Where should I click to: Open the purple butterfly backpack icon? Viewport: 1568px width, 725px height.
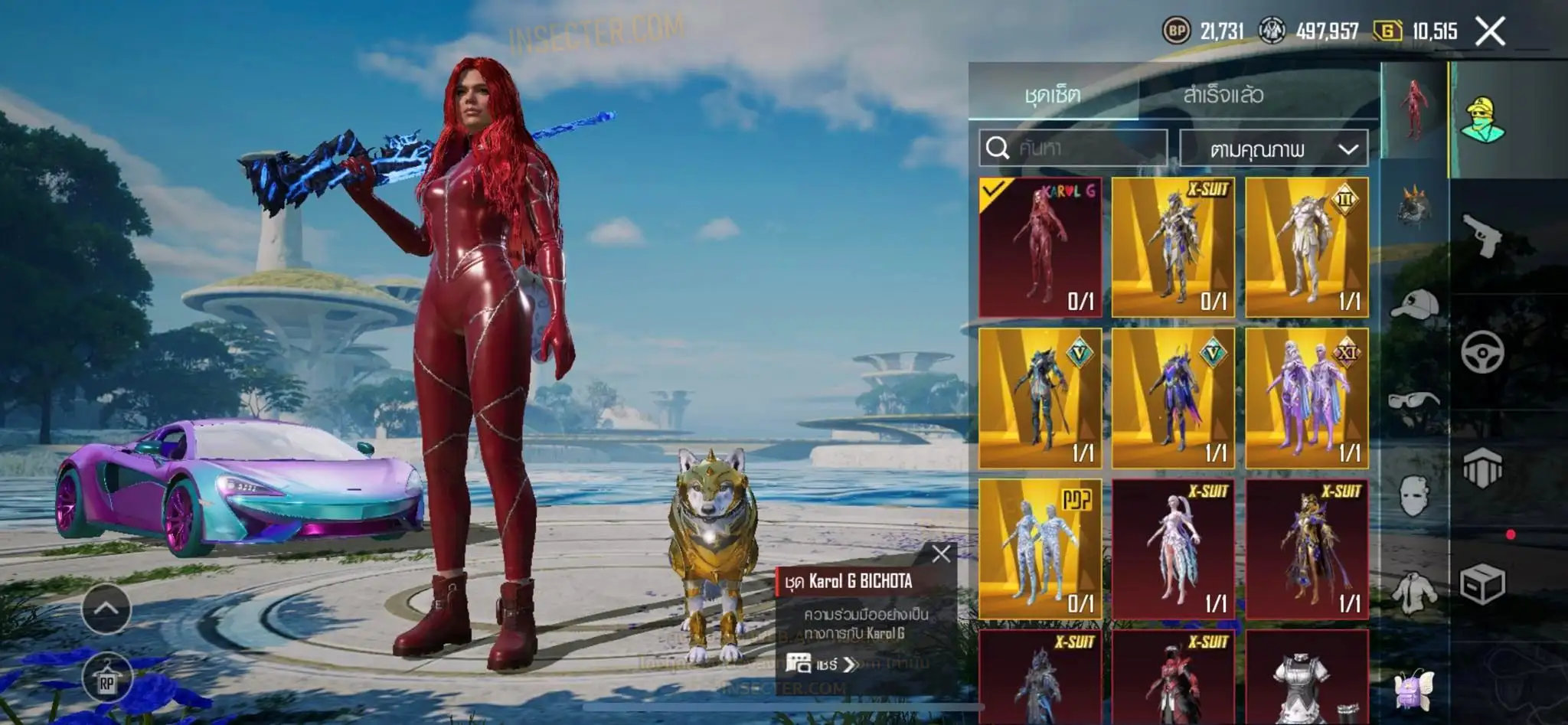tap(1413, 688)
